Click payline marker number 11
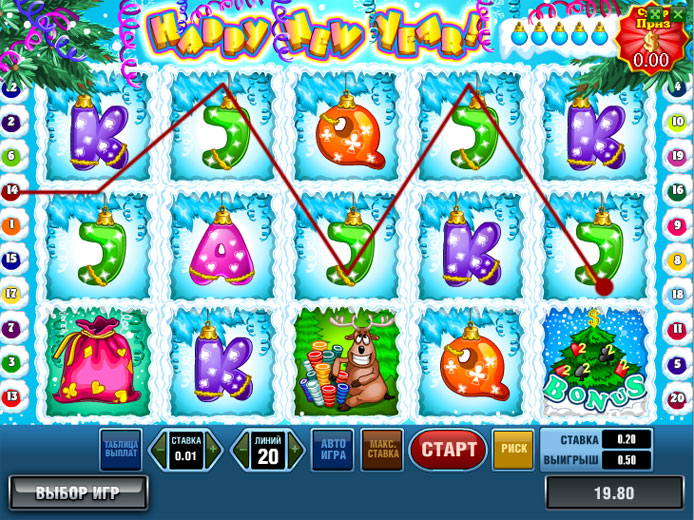Screen dimensions: 694x520 [x=677, y=328]
